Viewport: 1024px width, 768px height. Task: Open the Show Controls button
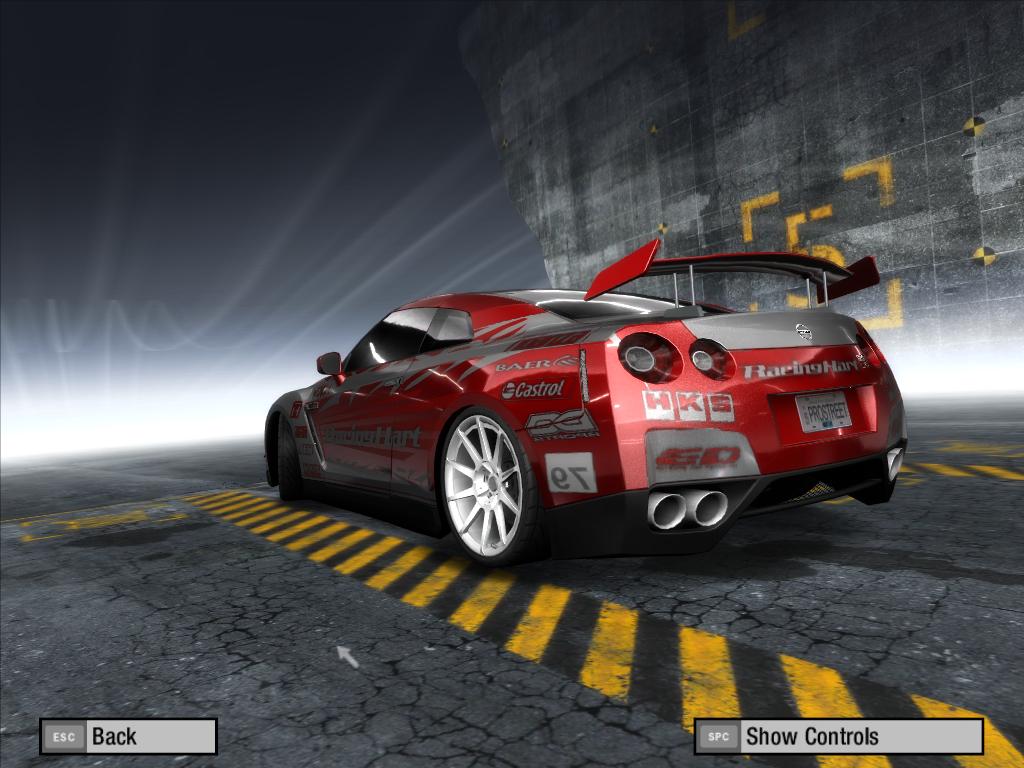(x=838, y=737)
